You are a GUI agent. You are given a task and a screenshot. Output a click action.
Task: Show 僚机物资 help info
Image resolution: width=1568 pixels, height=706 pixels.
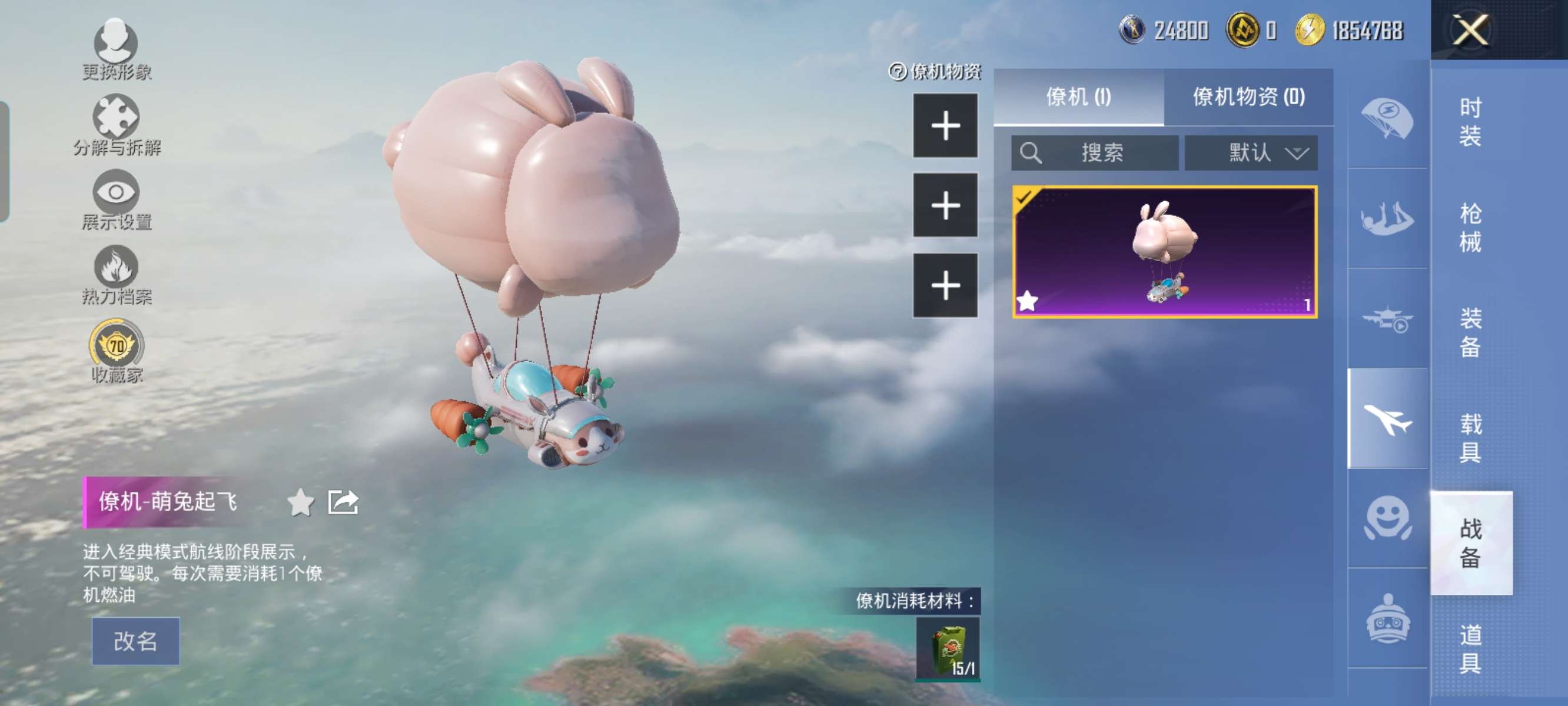click(x=897, y=72)
